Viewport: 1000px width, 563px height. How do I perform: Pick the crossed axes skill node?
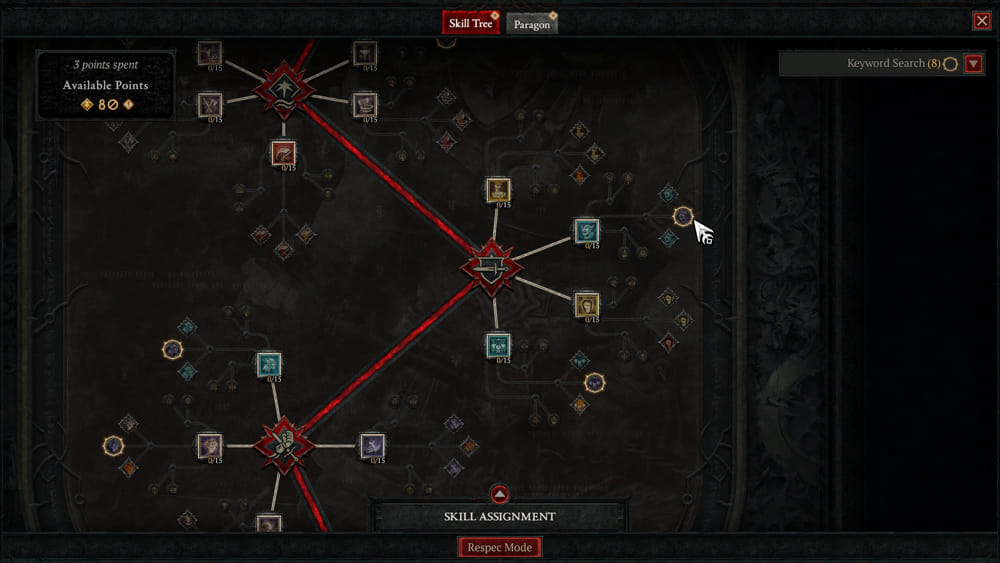coord(209,104)
